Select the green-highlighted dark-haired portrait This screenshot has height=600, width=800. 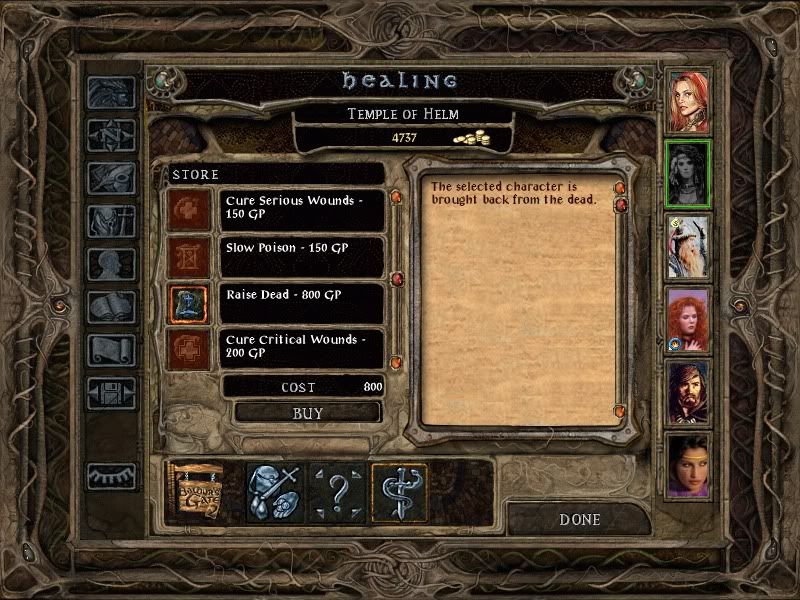[x=688, y=173]
